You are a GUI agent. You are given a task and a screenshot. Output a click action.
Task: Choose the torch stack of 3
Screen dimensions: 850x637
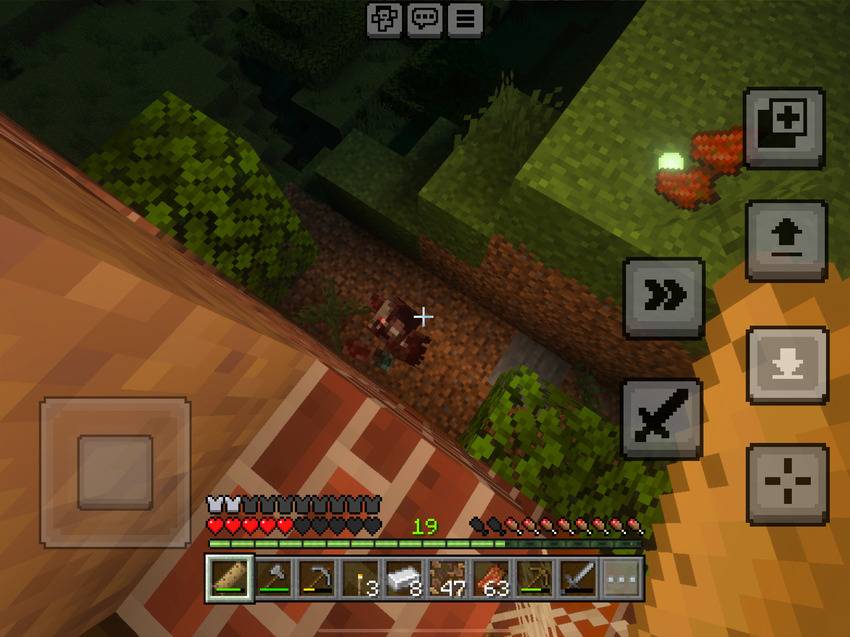tap(361, 578)
